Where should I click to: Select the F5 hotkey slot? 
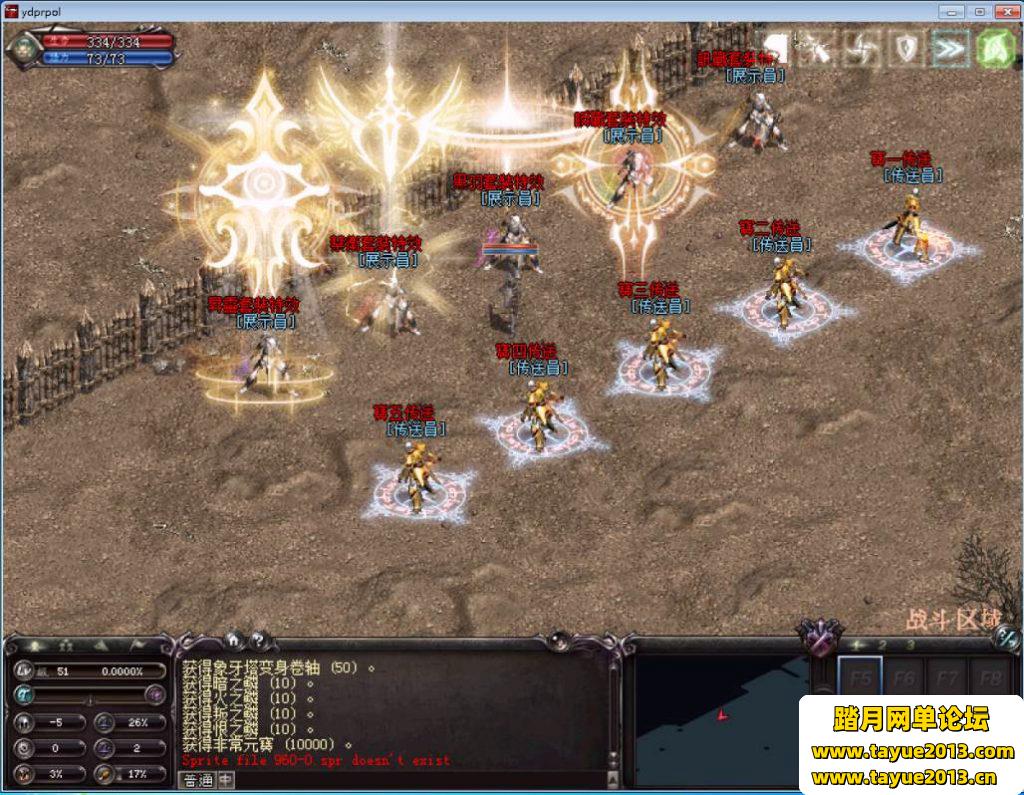tap(860, 677)
